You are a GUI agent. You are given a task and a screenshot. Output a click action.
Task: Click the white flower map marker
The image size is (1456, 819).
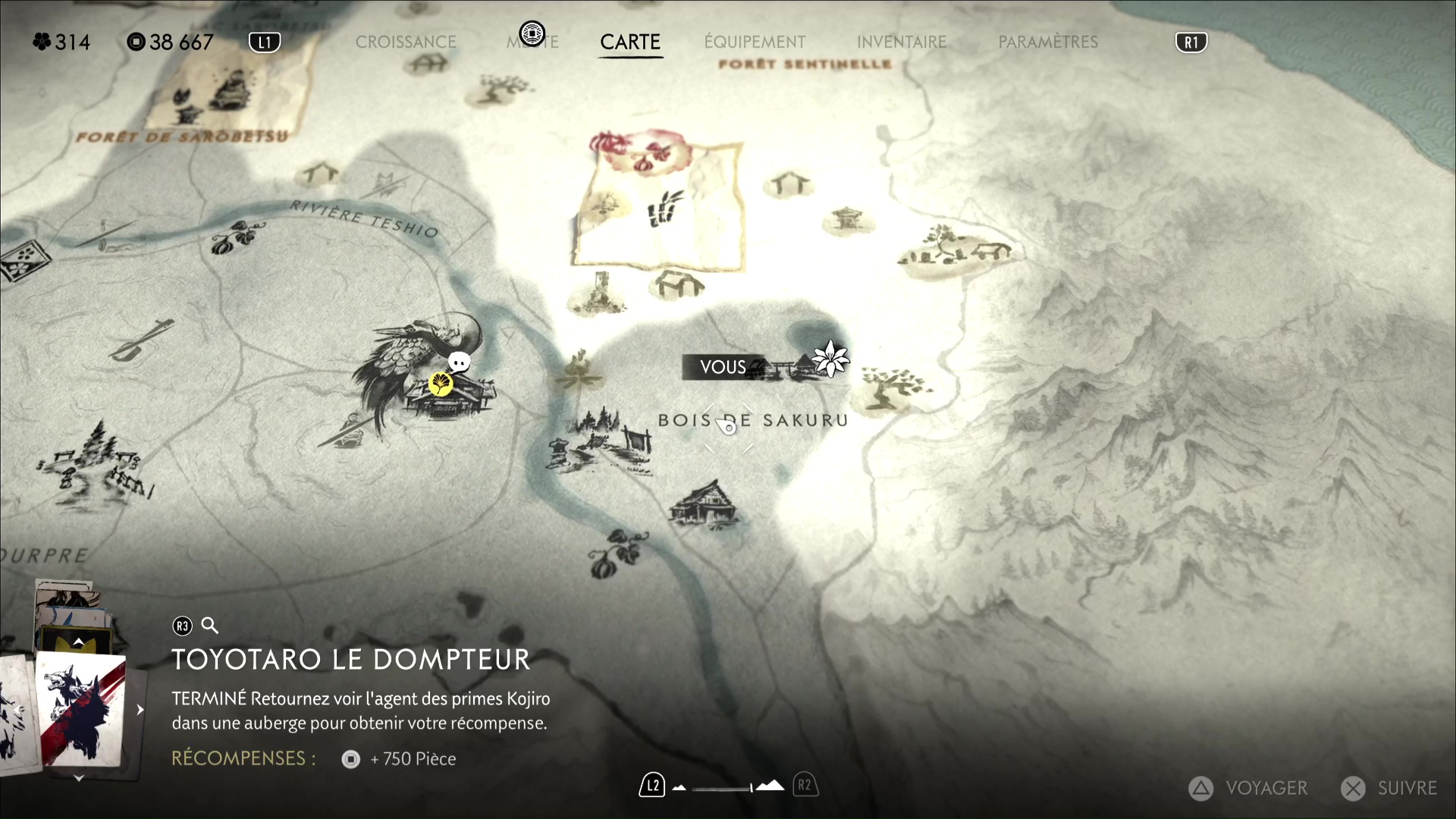pos(830,358)
